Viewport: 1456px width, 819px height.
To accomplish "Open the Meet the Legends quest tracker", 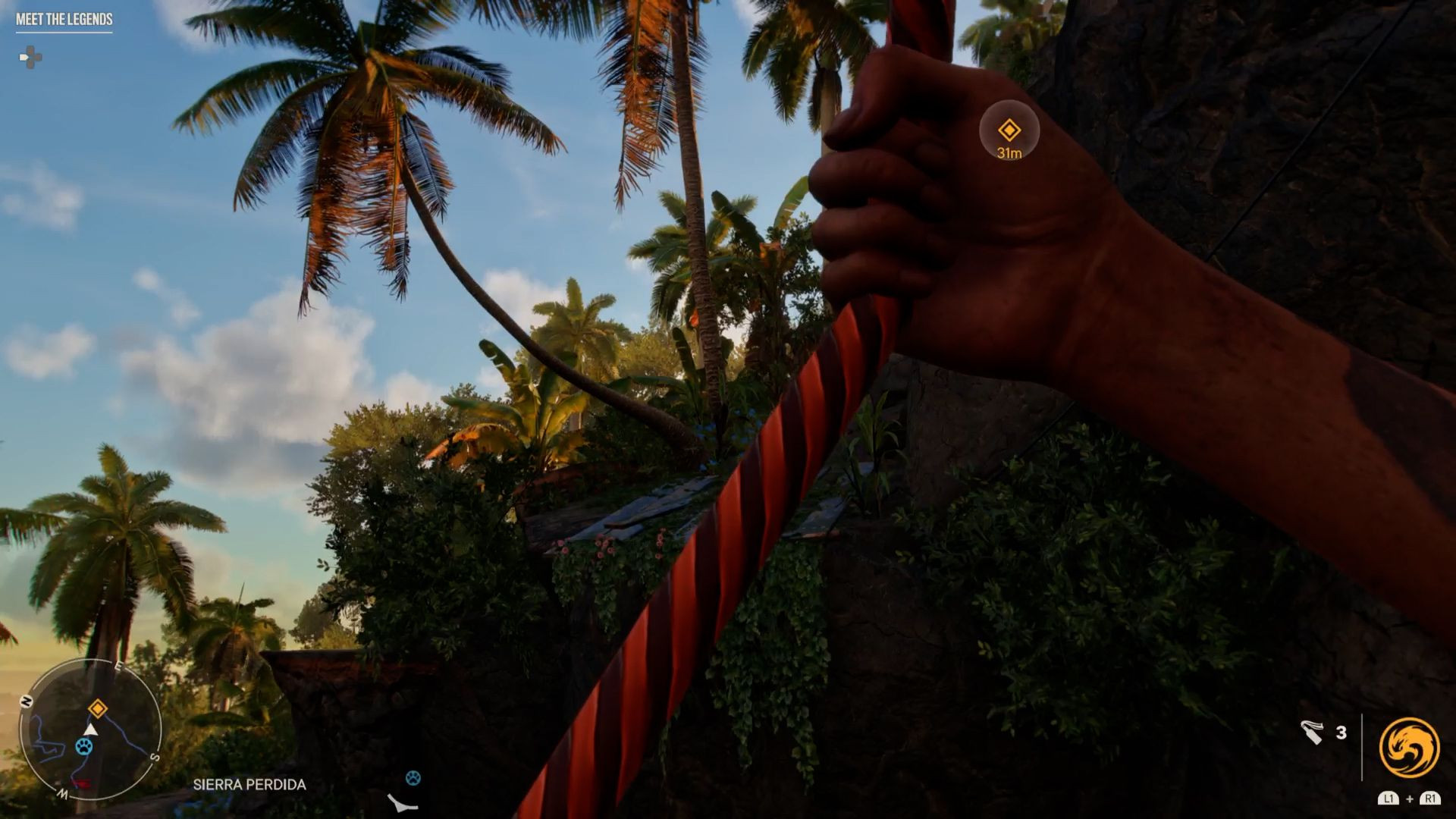I will (64, 20).
